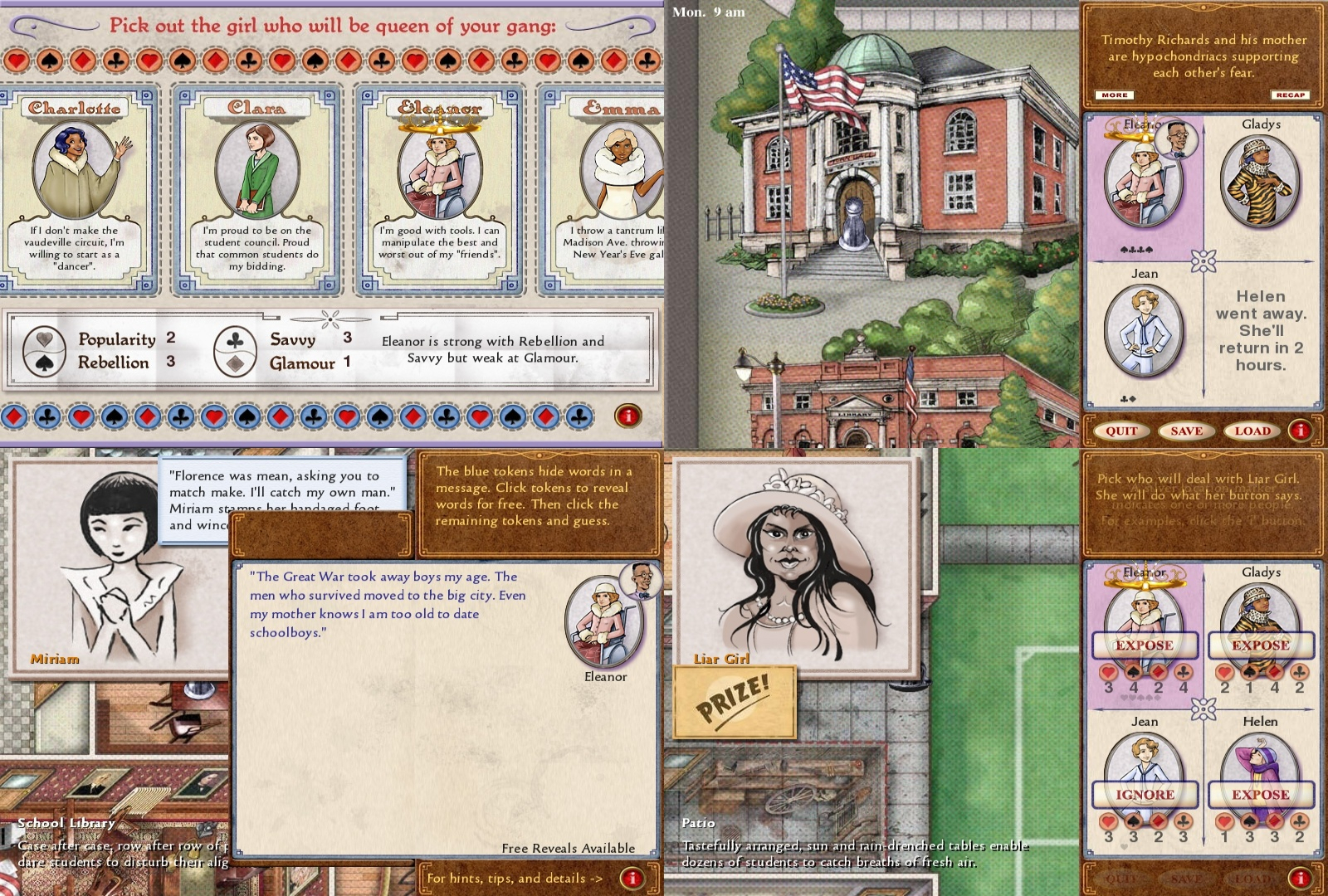The width and height of the screenshot is (1328, 896).
Task: Select IGNORE on Jean's portrait
Action: point(1145,794)
